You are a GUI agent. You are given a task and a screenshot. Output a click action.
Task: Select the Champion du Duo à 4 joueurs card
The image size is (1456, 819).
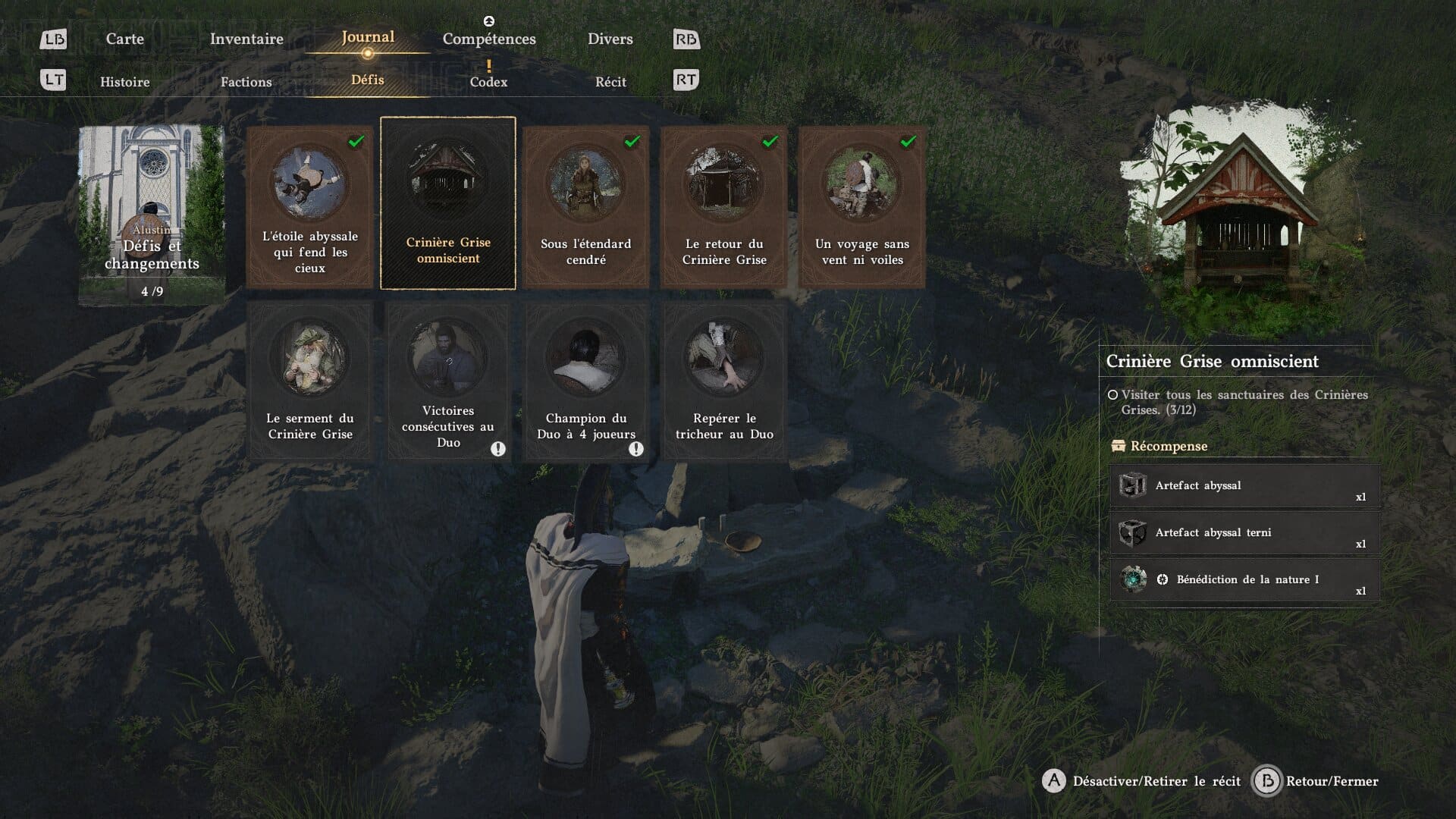pos(585,381)
